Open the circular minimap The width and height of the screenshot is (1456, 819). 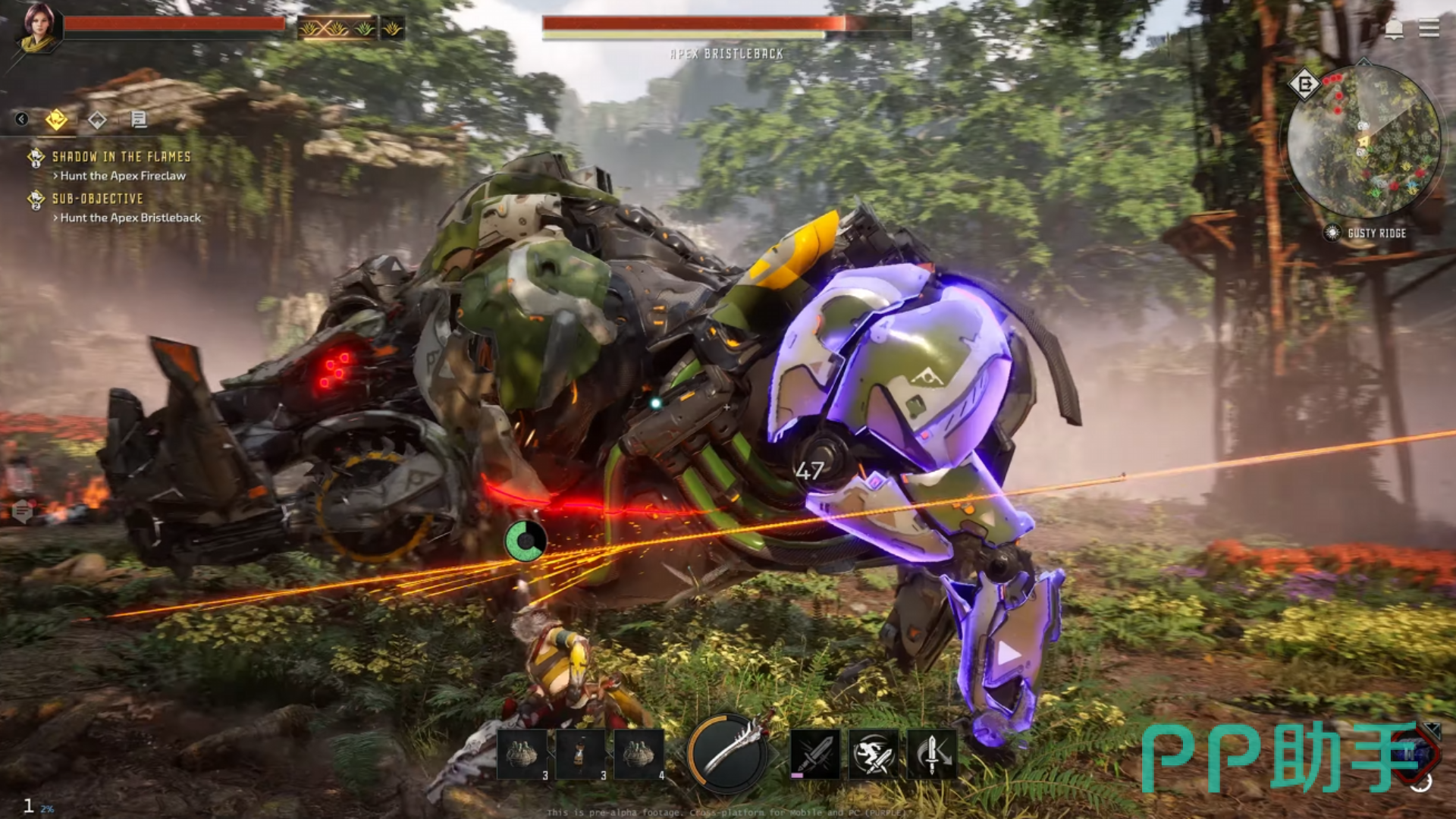point(1363,141)
